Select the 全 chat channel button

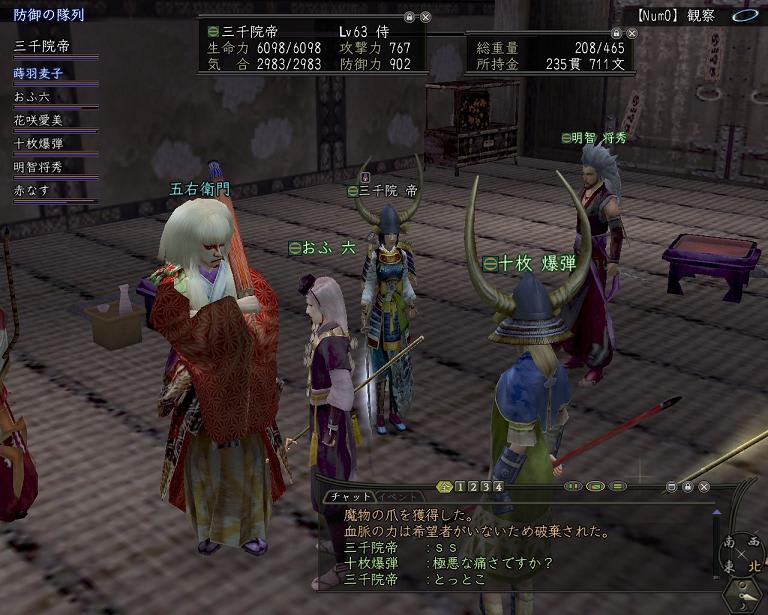pos(445,487)
